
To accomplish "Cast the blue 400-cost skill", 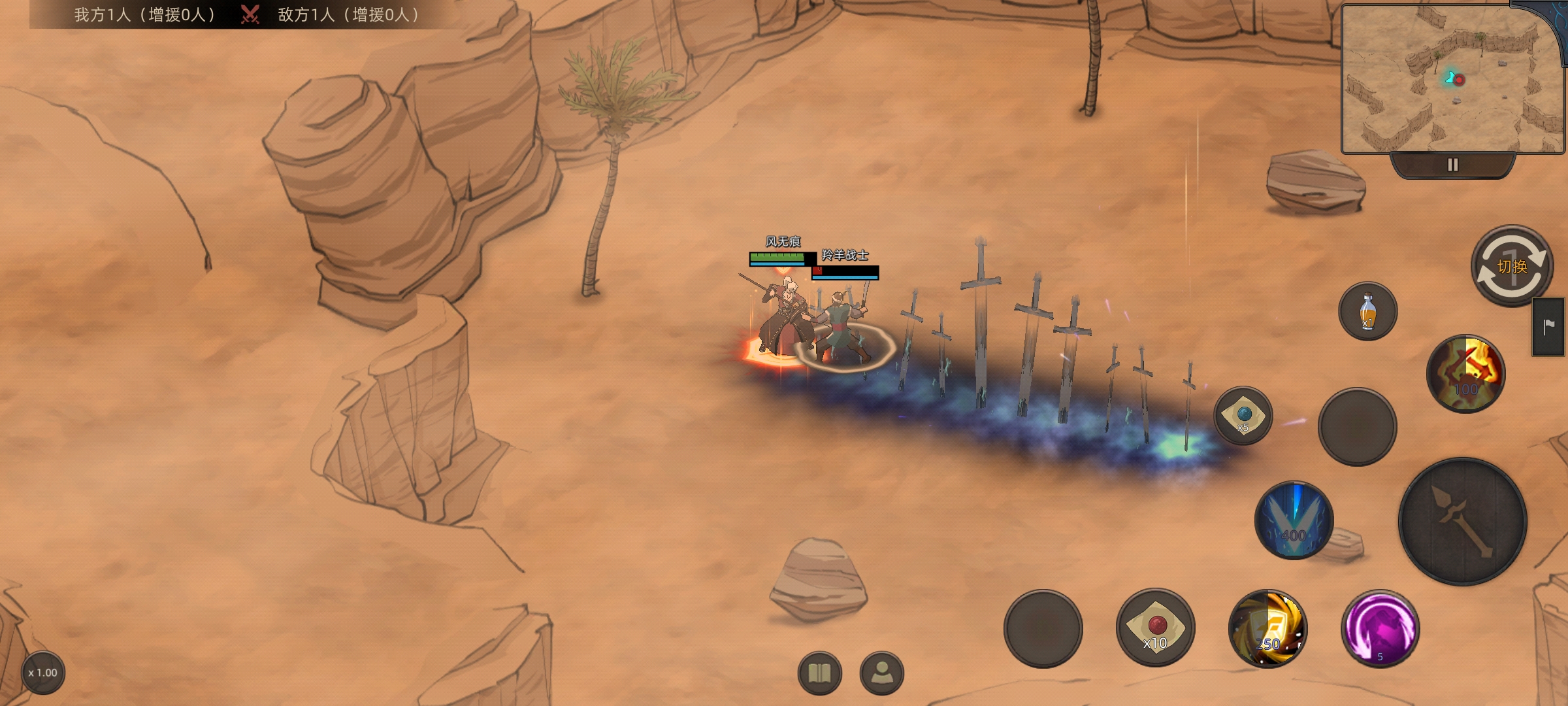I will (x=1294, y=520).
